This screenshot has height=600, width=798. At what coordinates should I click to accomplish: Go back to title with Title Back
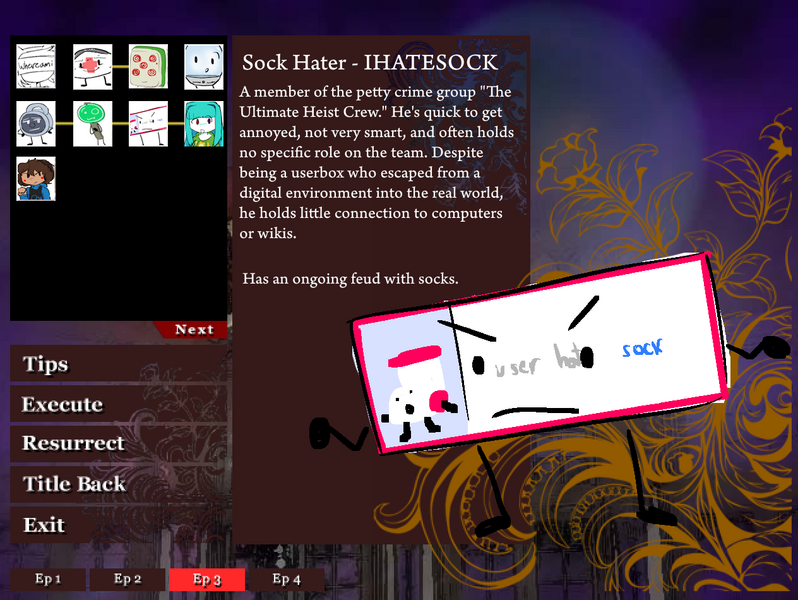tap(74, 484)
